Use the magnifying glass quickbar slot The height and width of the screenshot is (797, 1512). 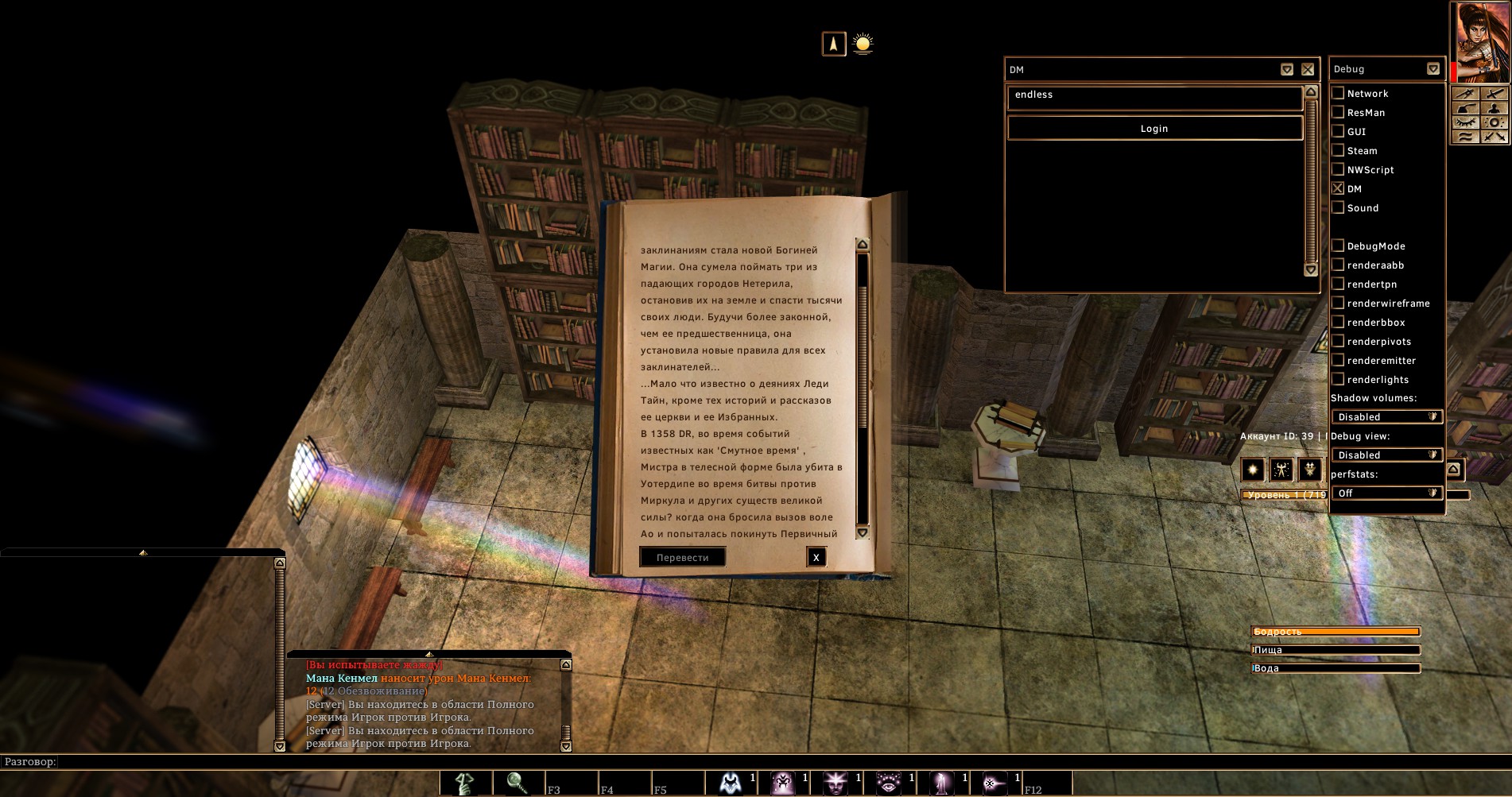tap(518, 783)
